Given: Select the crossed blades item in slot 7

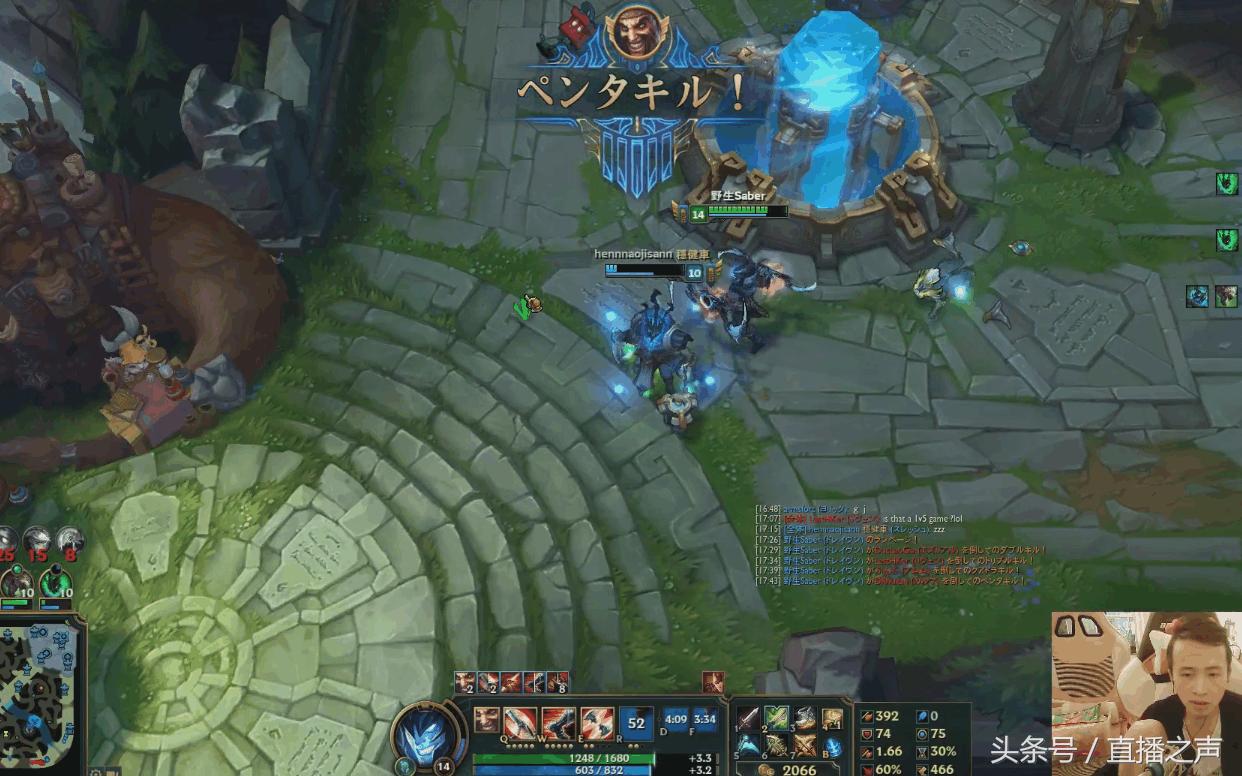Looking at the screenshot, I should (805, 746).
